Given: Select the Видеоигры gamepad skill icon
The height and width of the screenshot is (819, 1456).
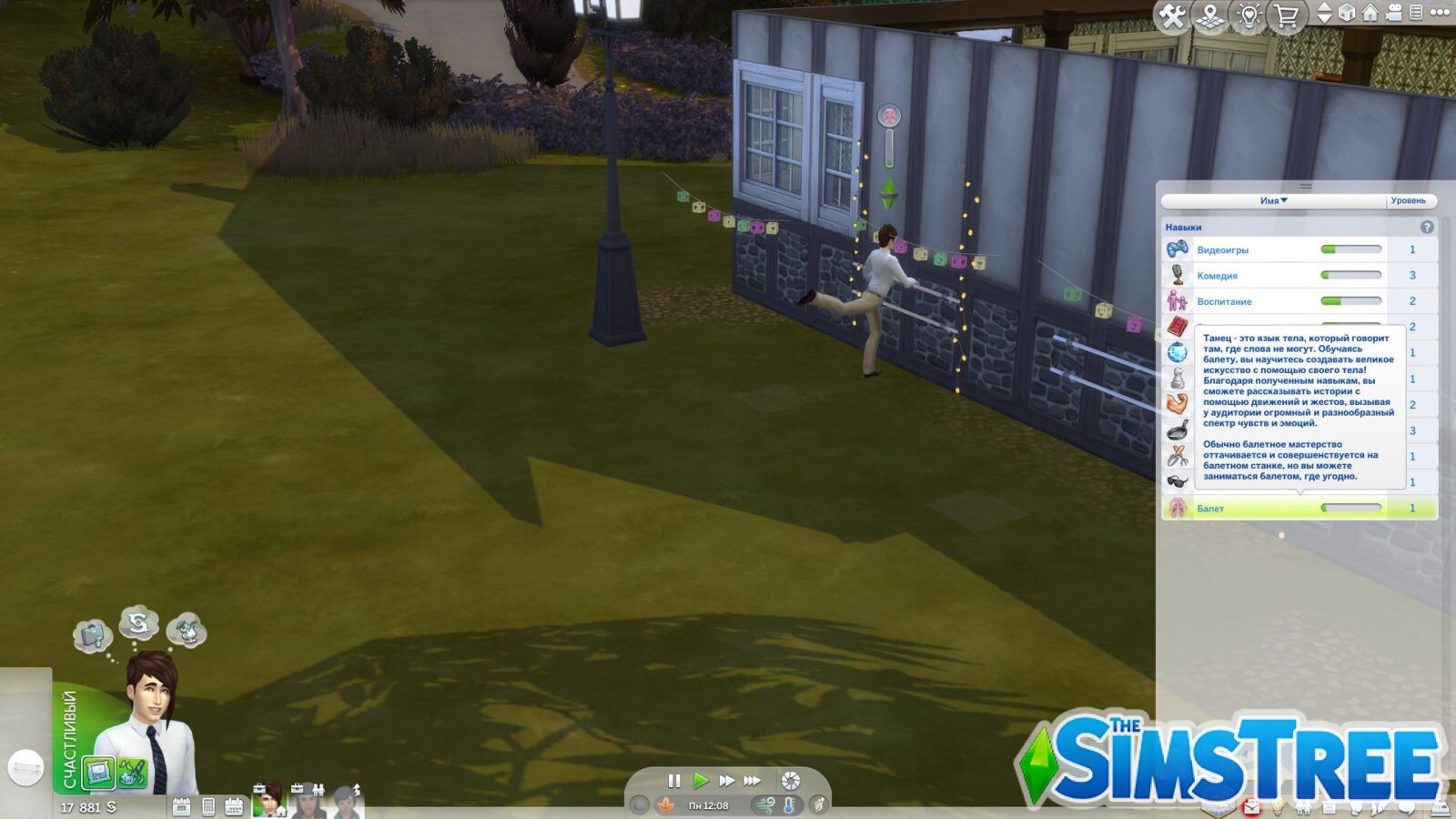Looking at the screenshot, I should pyautogui.click(x=1178, y=249).
